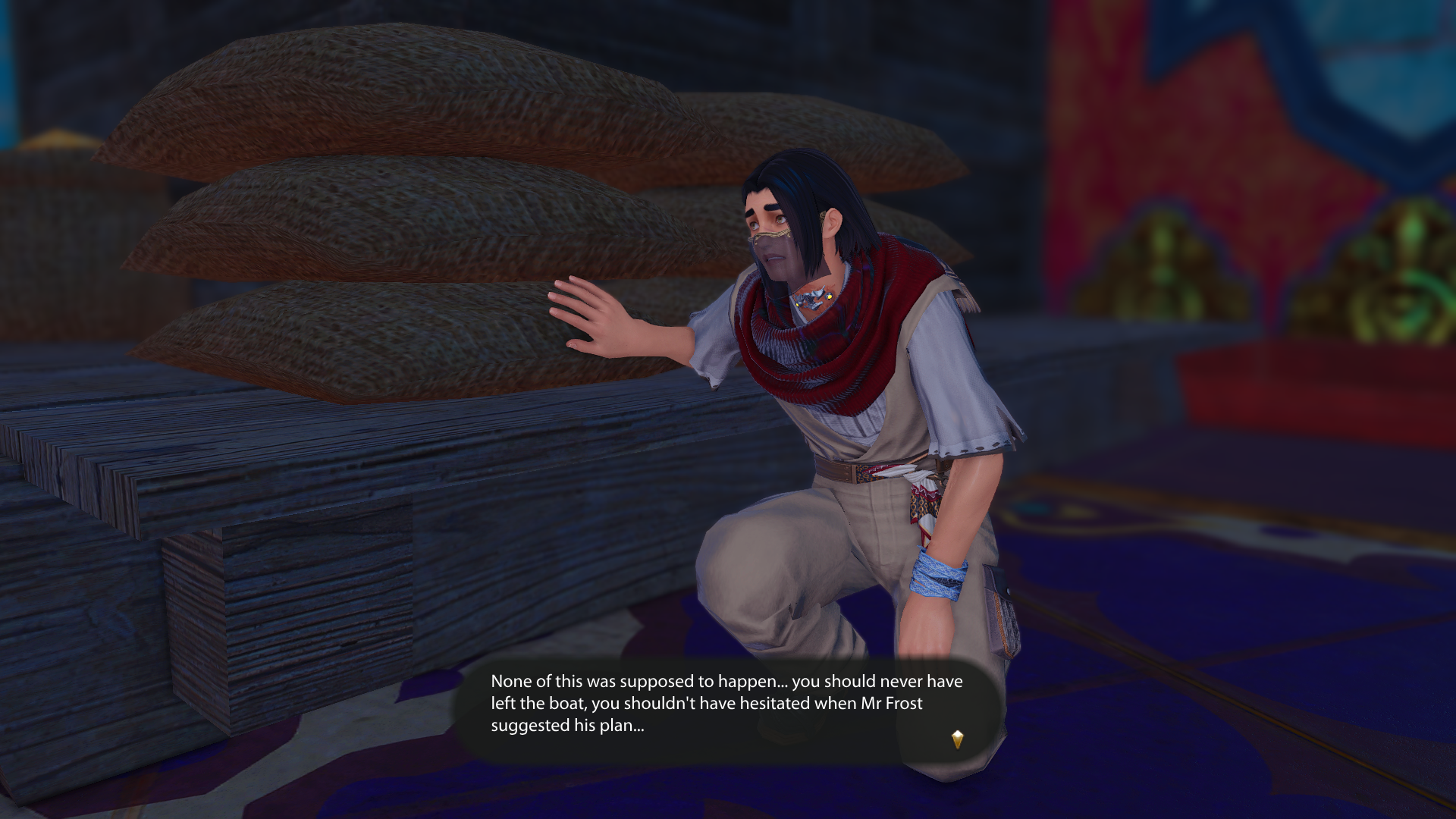Click the golden dialogue advance crystal
This screenshot has height=819, width=1456.
click(957, 739)
